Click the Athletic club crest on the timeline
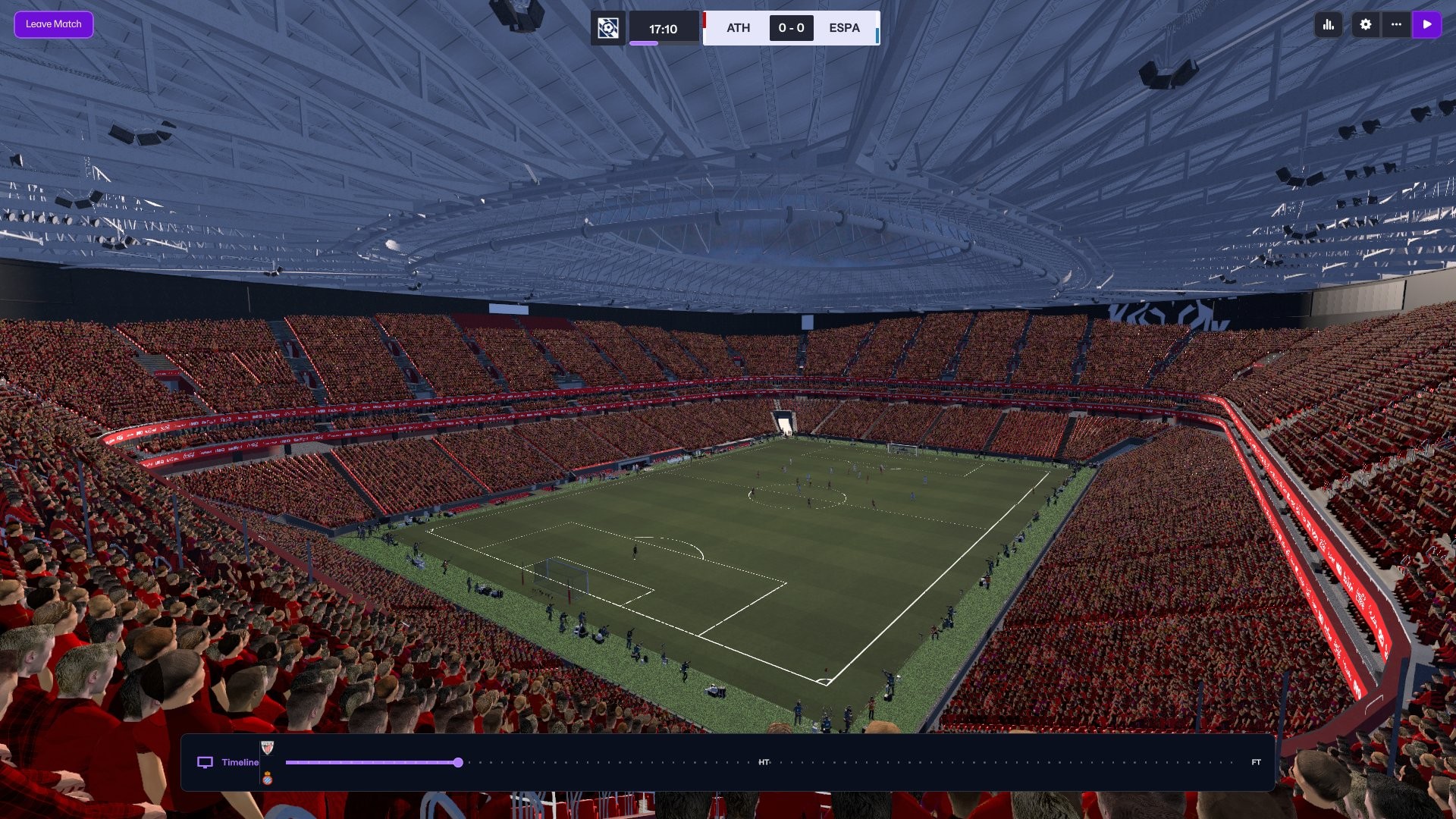 [x=267, y=748]
